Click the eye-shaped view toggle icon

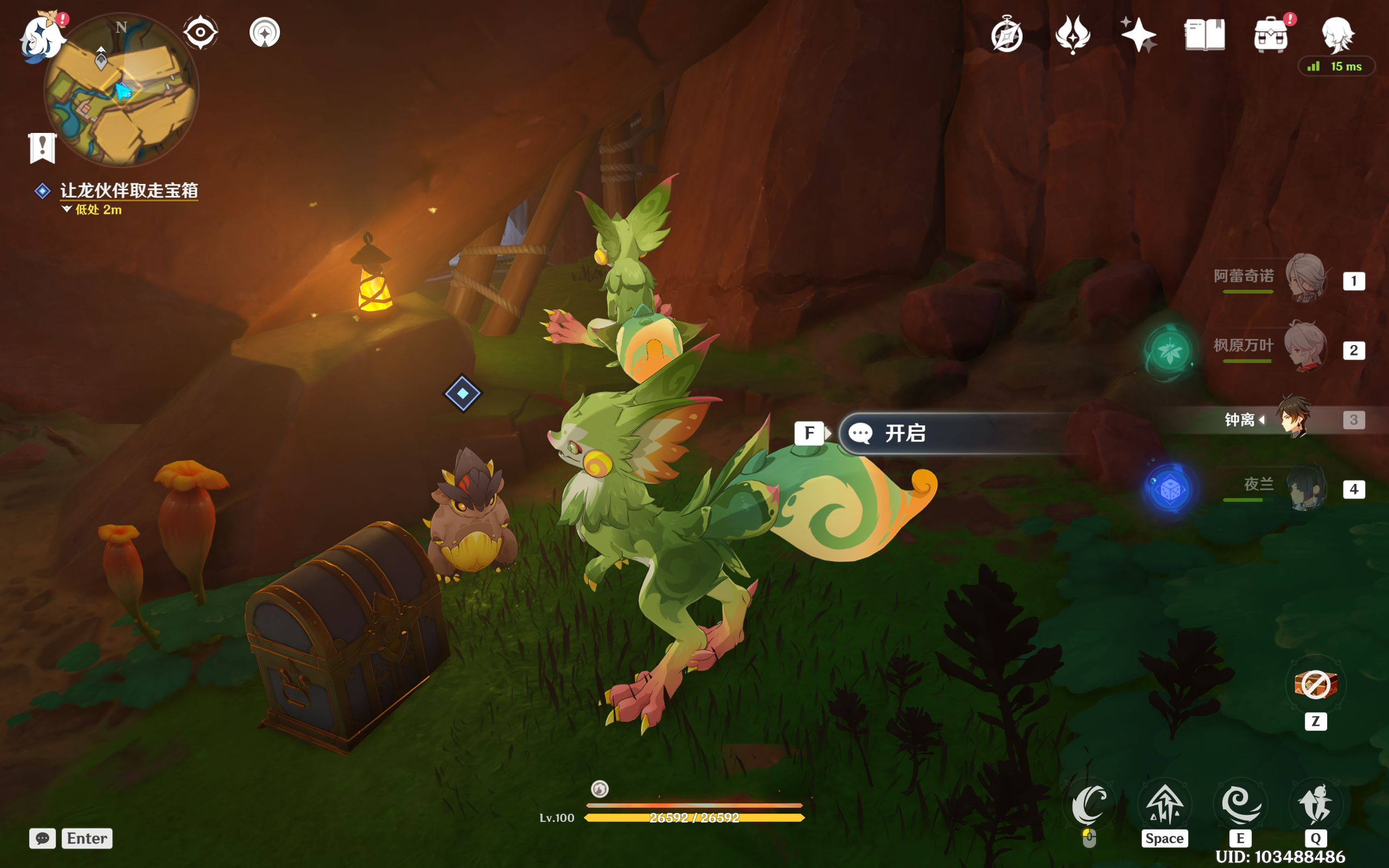200,32
